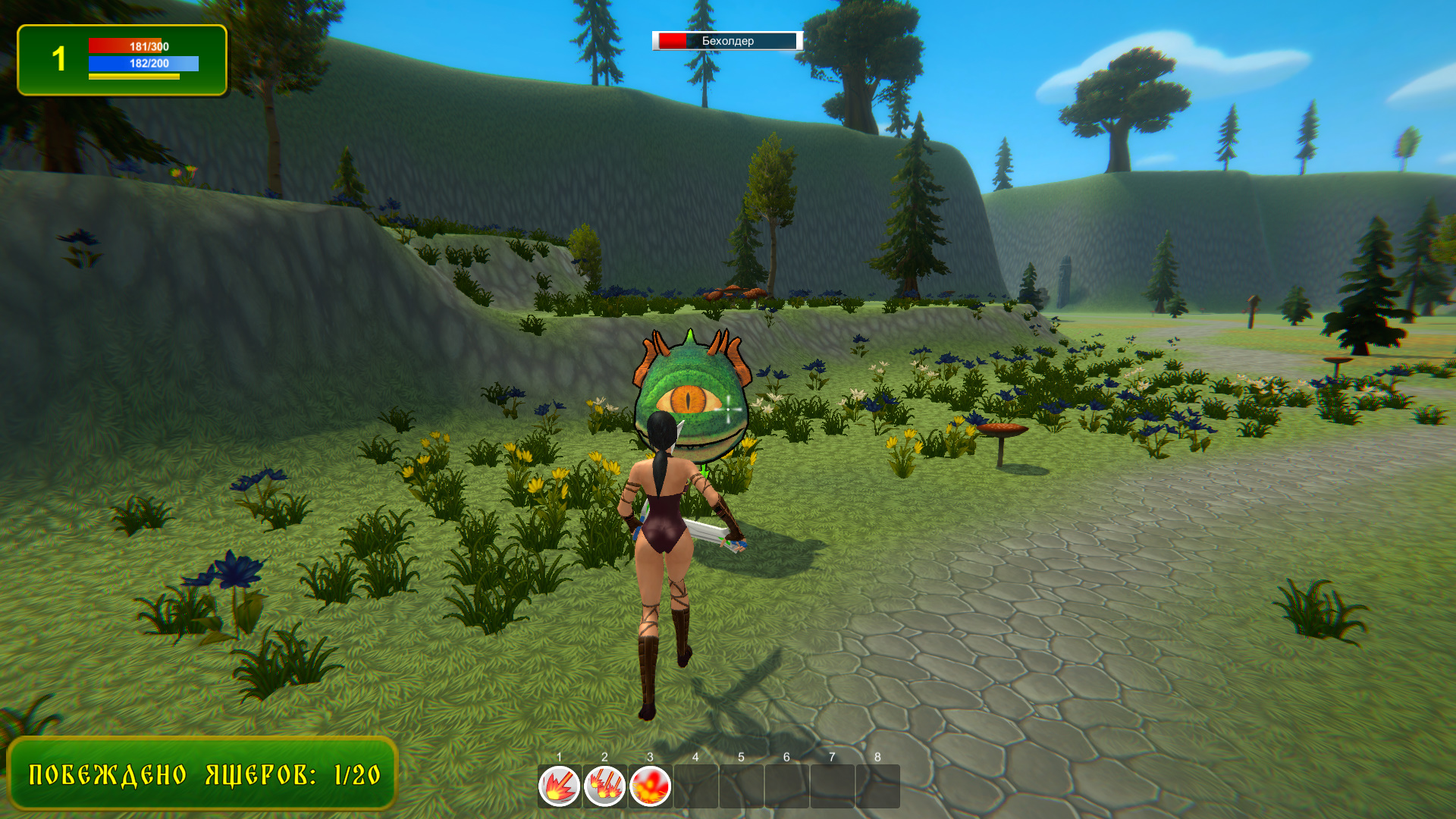Click empty hotbar slot 6

[x=787, y=787]
